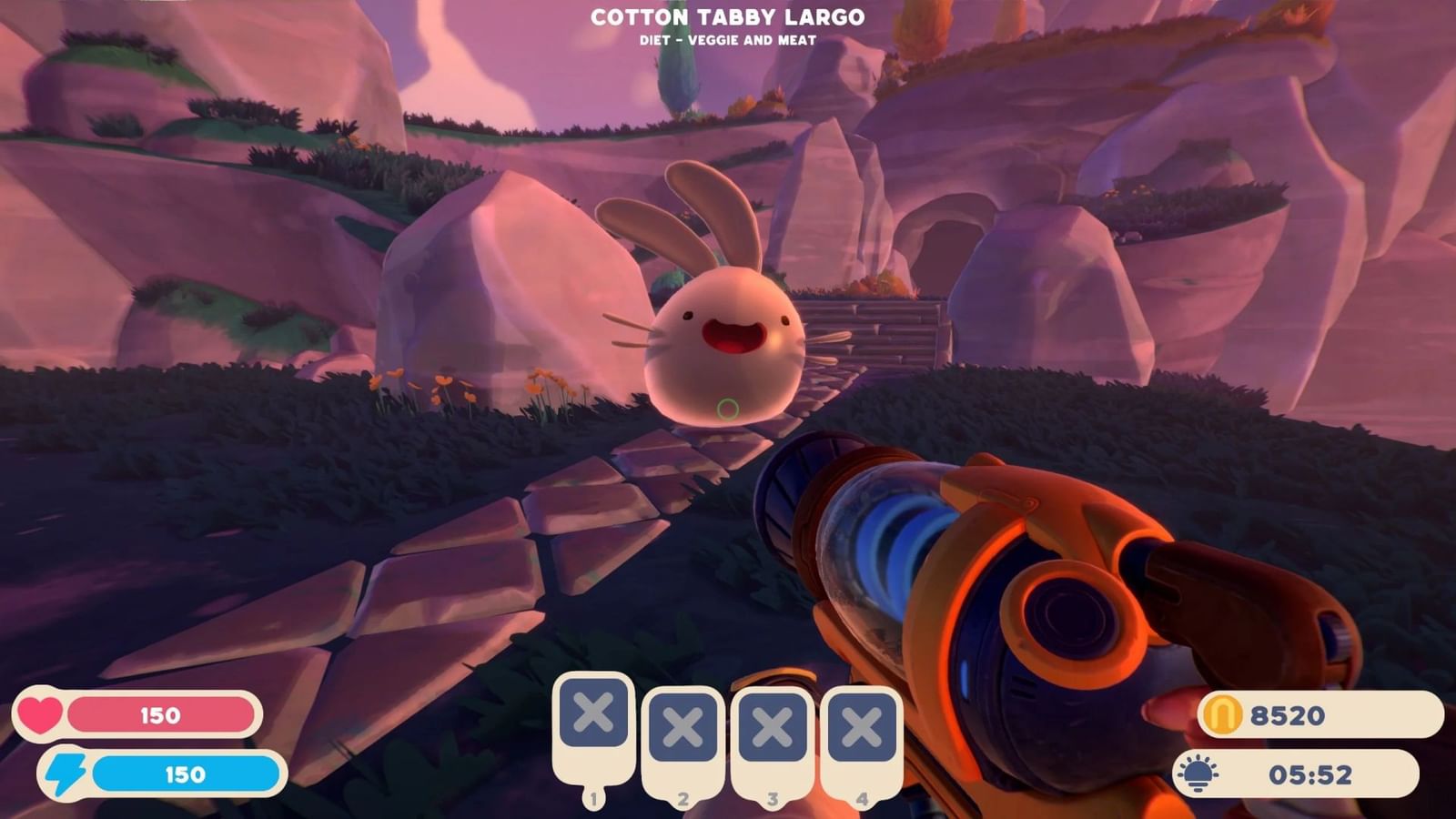Click the Diet - Veggie and Meat label
The width and height of the screenshot is (1456, 819).
(728, 39)
